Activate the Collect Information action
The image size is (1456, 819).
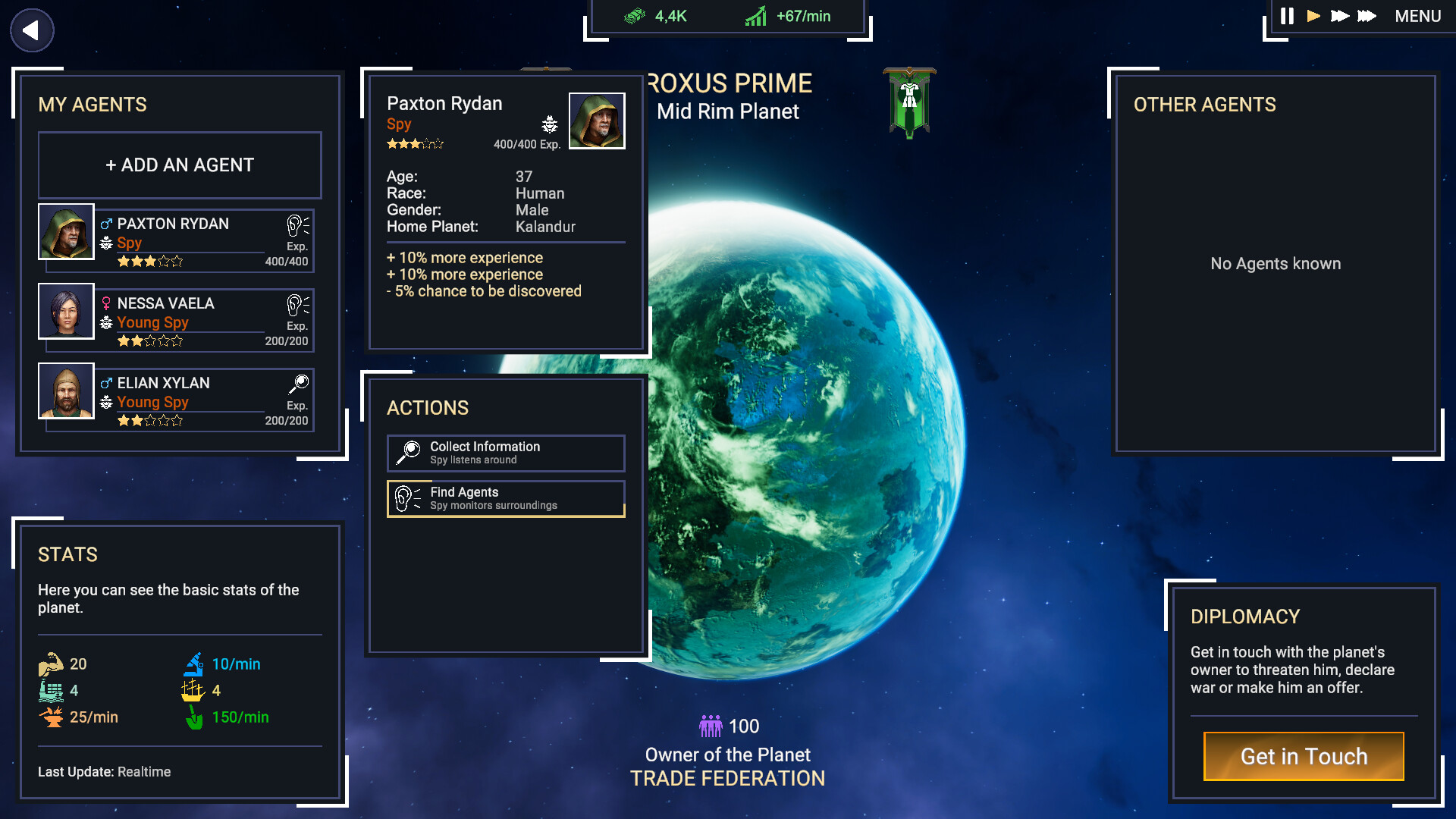click(506, 453)
